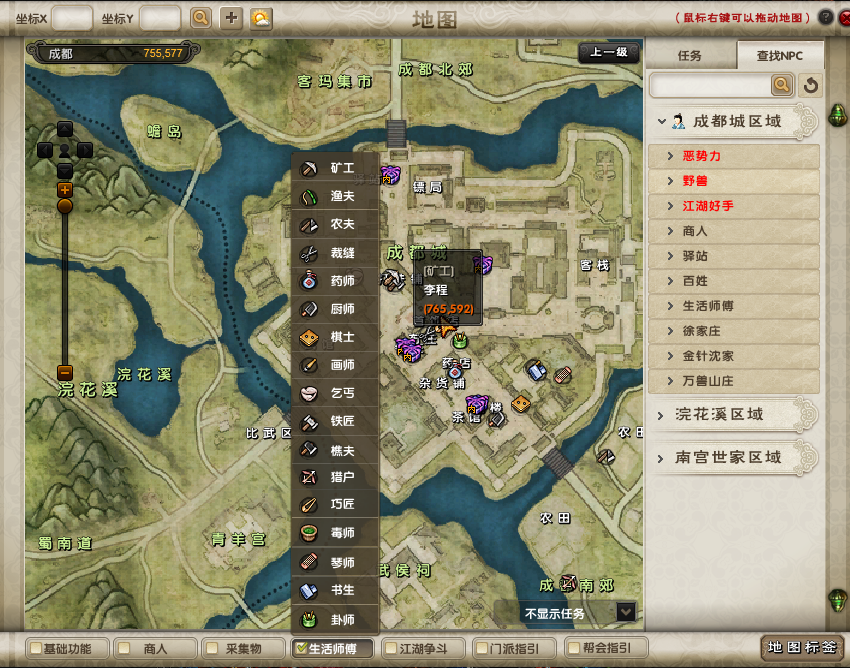This screenshot has width=850, height=668.
Task: Click the NPC search magnifier button
Action: pyautogui.click(x=782, y=85)
